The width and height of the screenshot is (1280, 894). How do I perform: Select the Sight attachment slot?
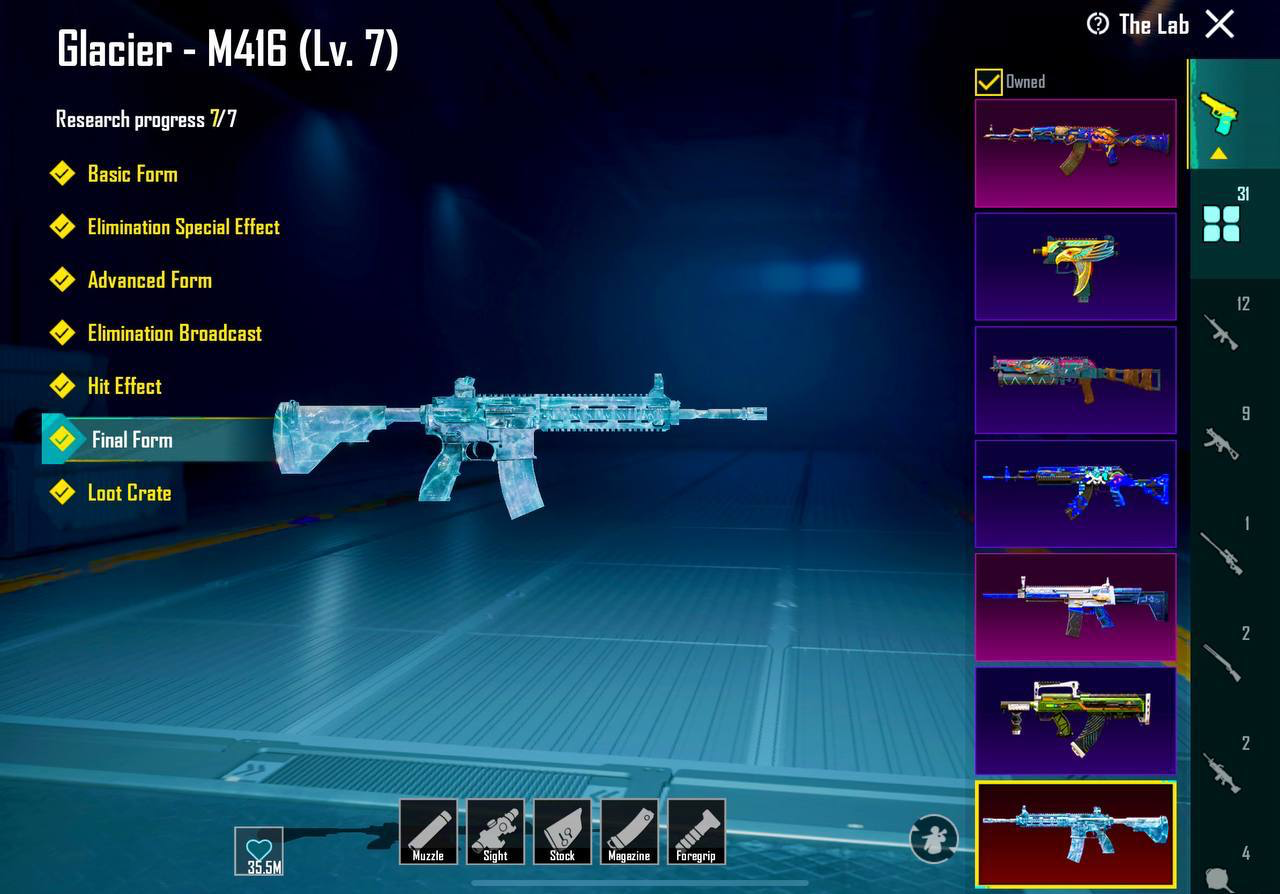coord(495,831)
